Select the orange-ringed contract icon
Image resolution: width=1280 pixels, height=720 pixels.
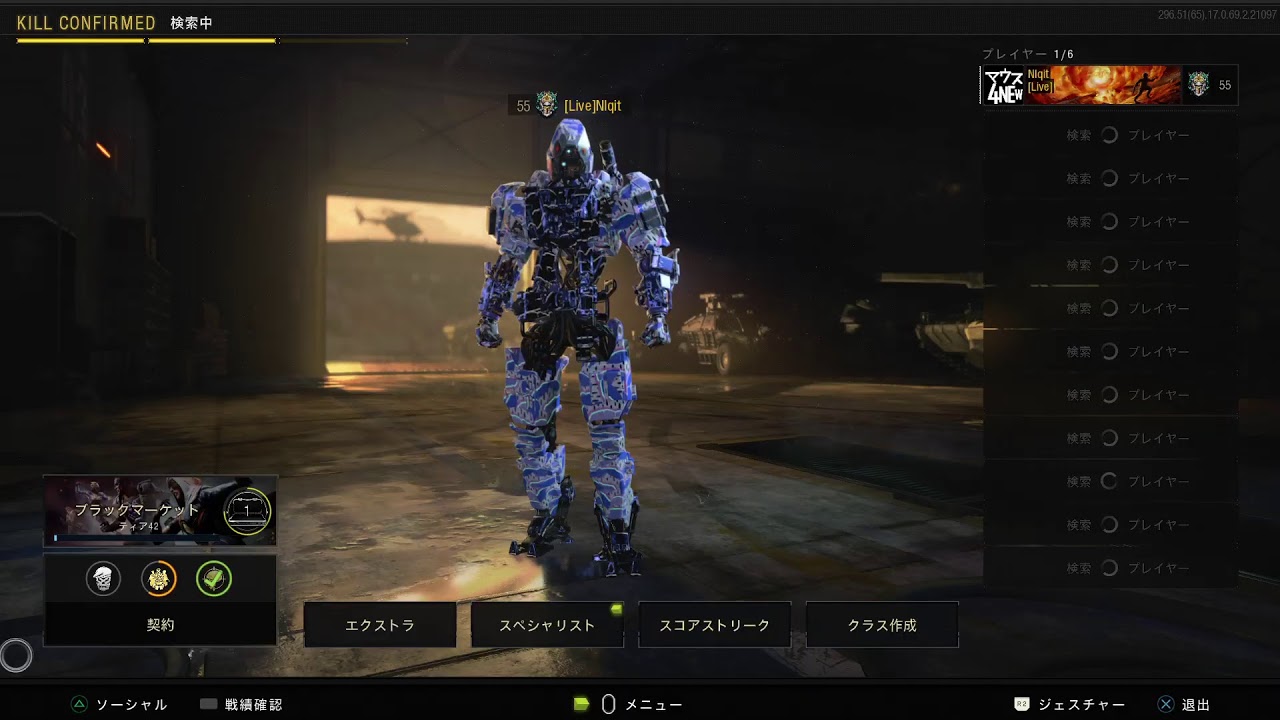[x=159, y=578]
